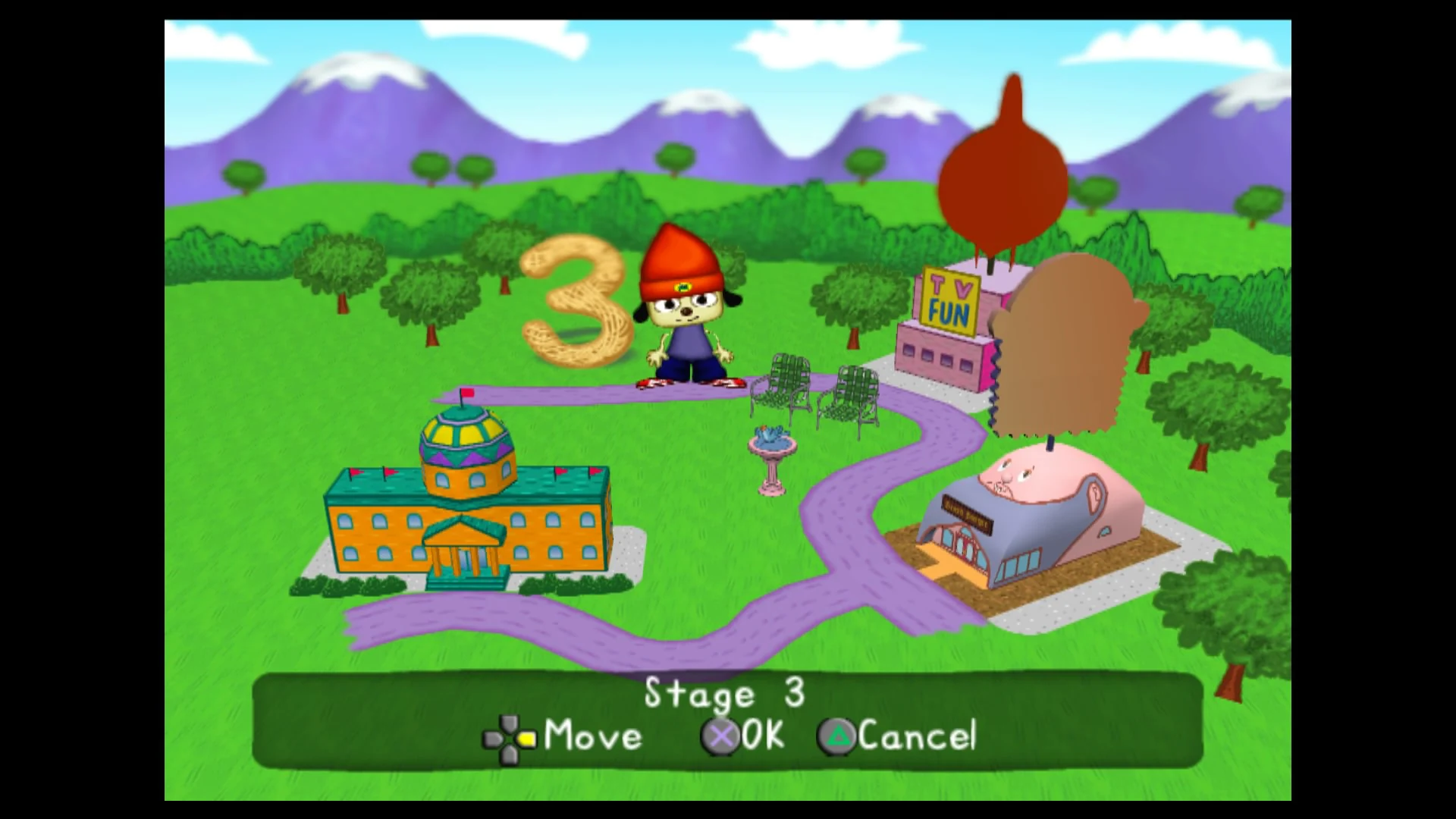Screen dimensions: 1456x819
Task: Select the Triangle Cancel icon
Action: click(836, 735)
